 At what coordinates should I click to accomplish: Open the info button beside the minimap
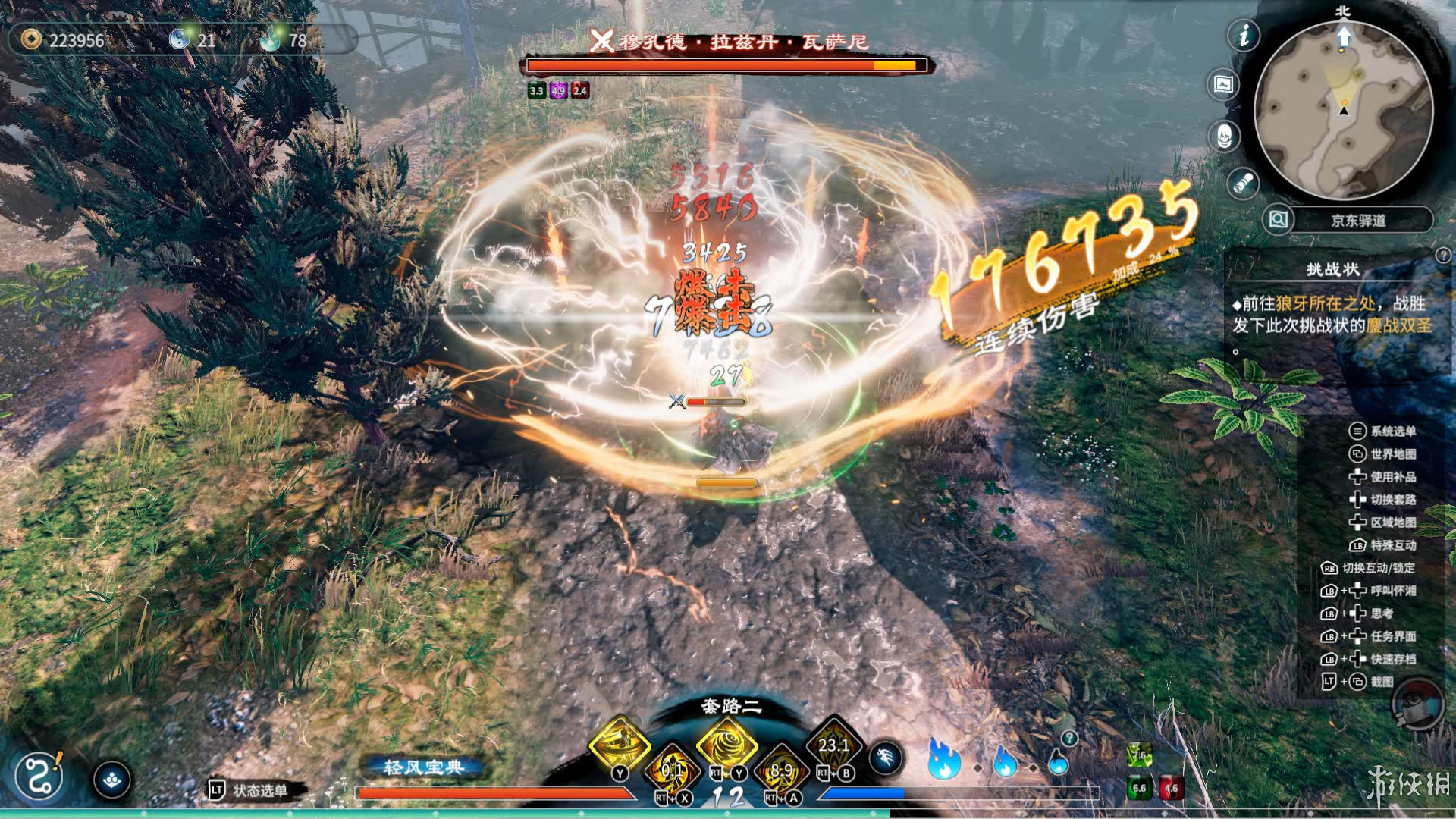tap(1244, 36)
